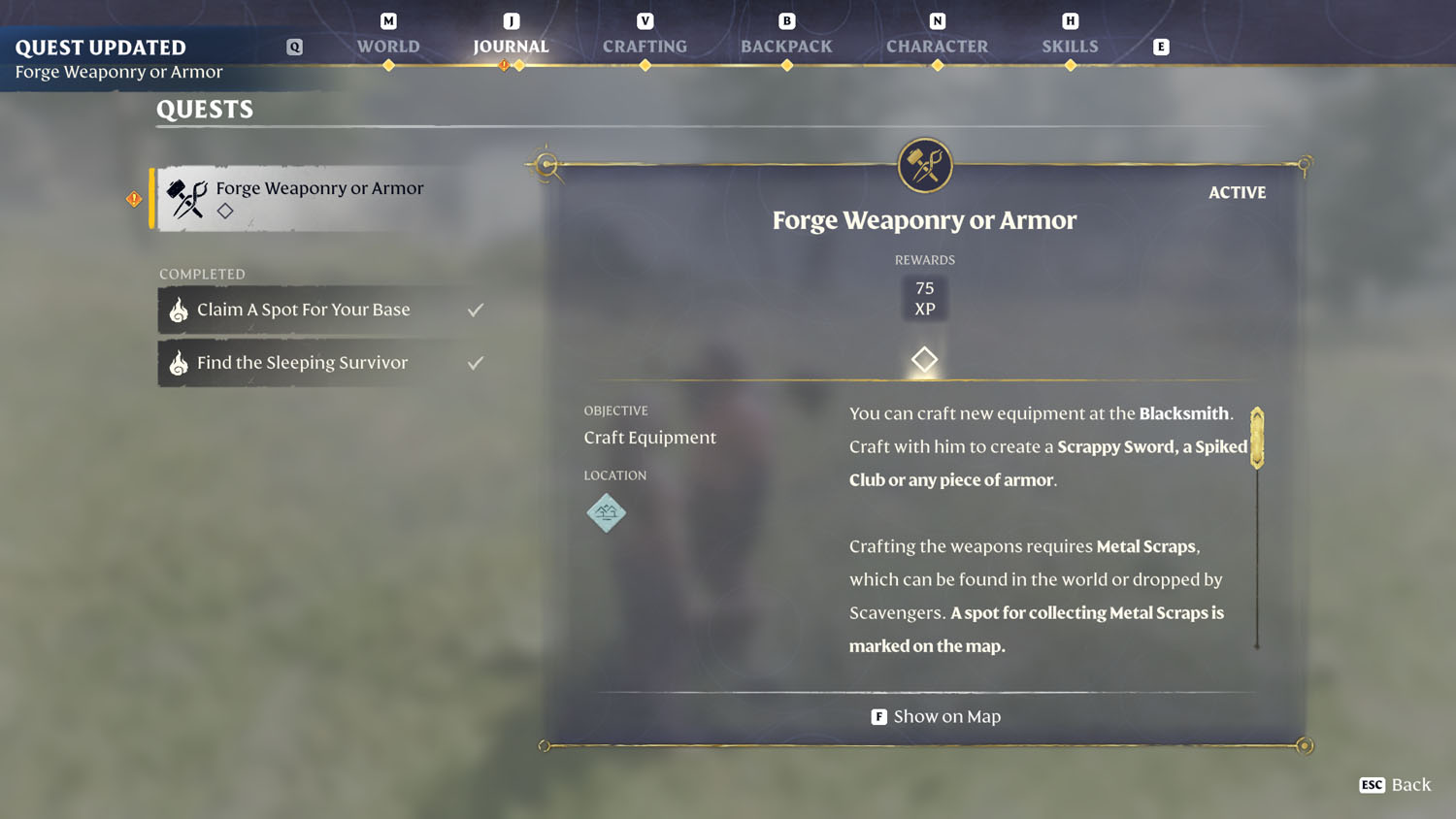Select the location map marker icon
This screenshot has height=819, width=1456.
(606, 513)
